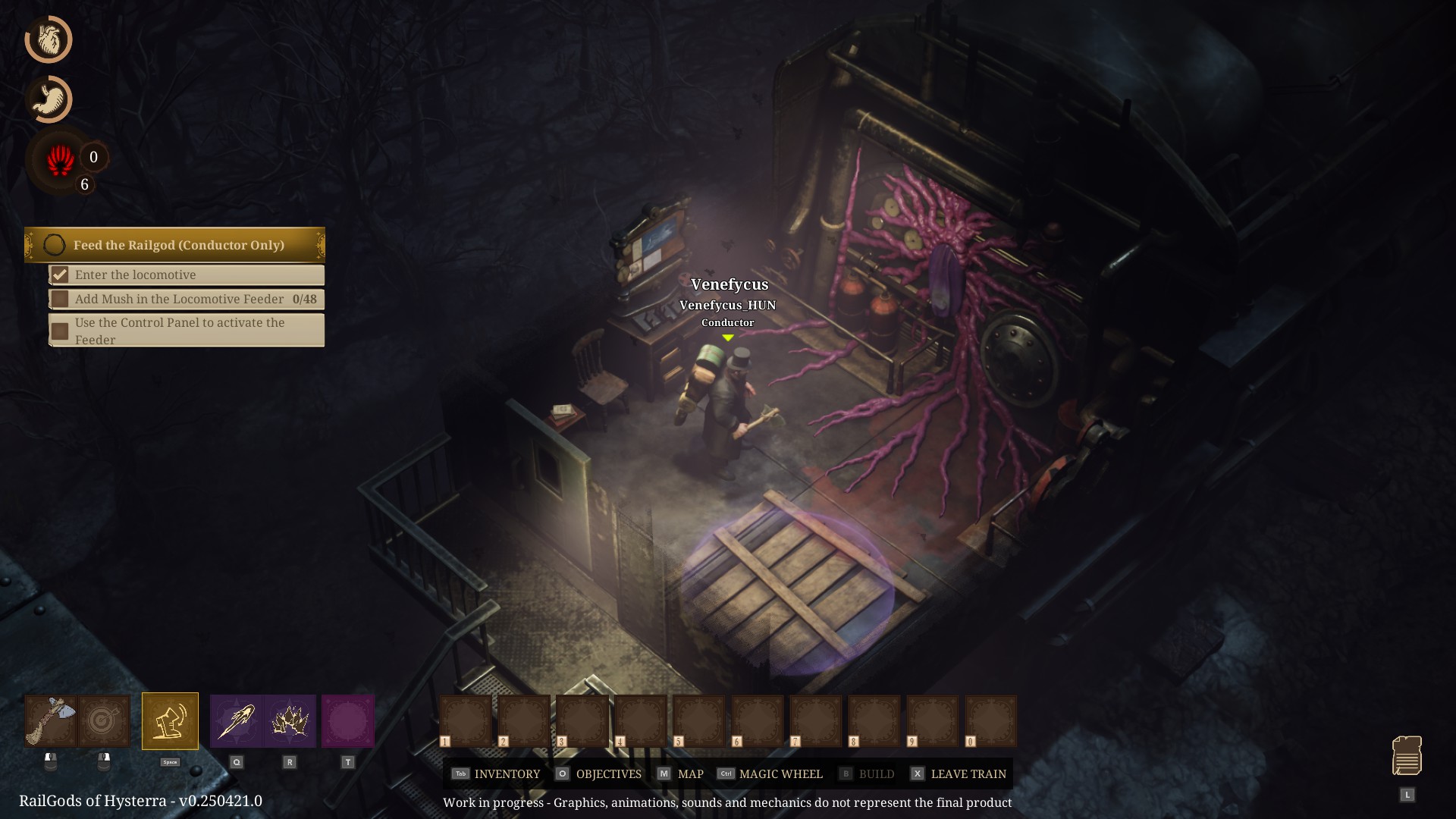Screen dimensions: 1456x819
Task: Open the scroll journal icon
Action: coord(1407,756)
